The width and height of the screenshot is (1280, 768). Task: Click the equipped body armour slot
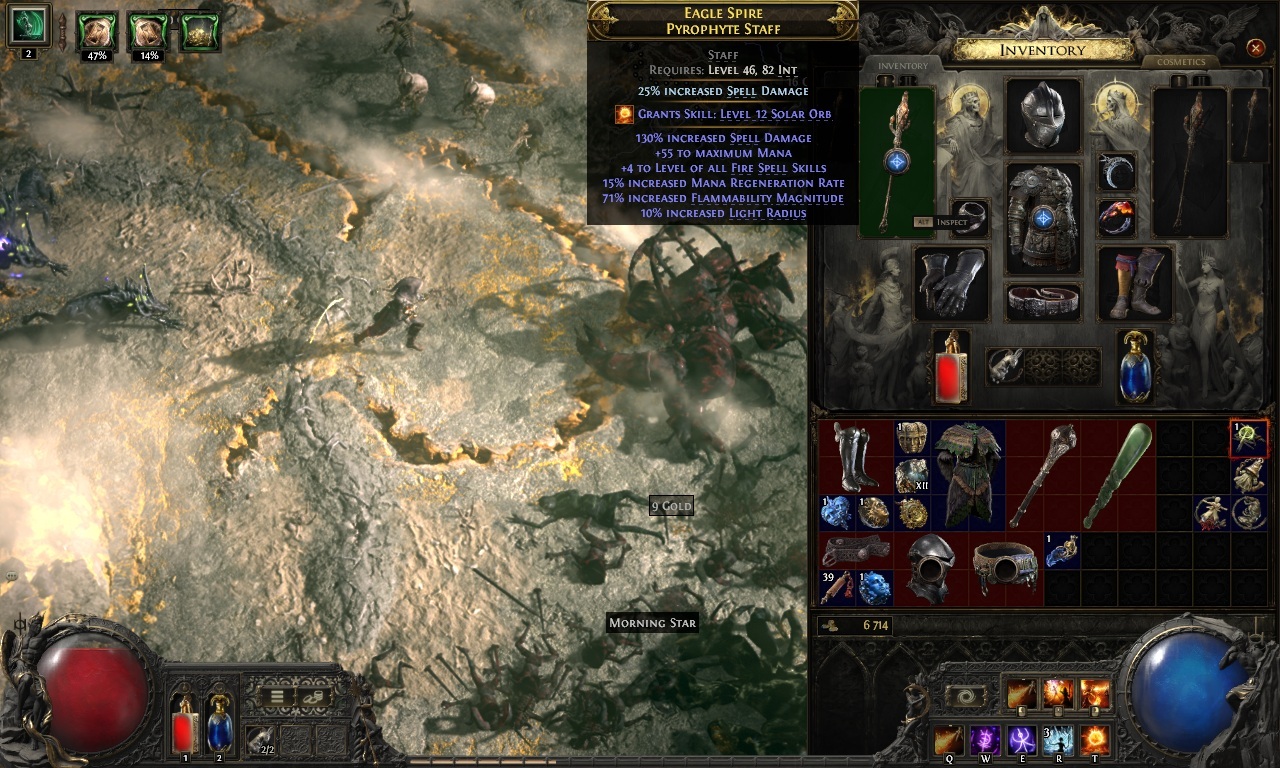tap(1043, 218)
